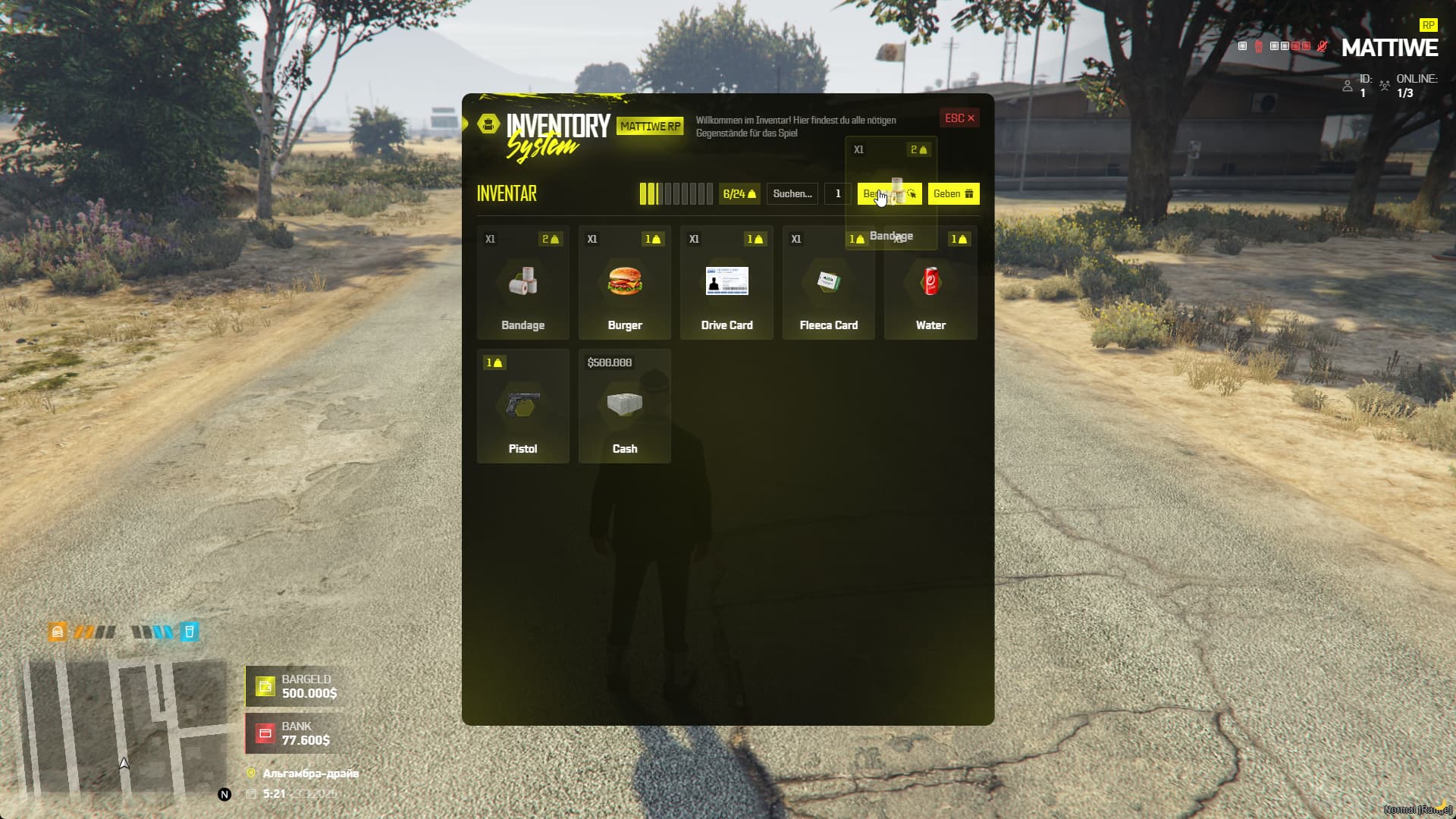Select the Bandage item icon in inventory
The height and width of the screenshot is (819, 1456).
(522, 281)
